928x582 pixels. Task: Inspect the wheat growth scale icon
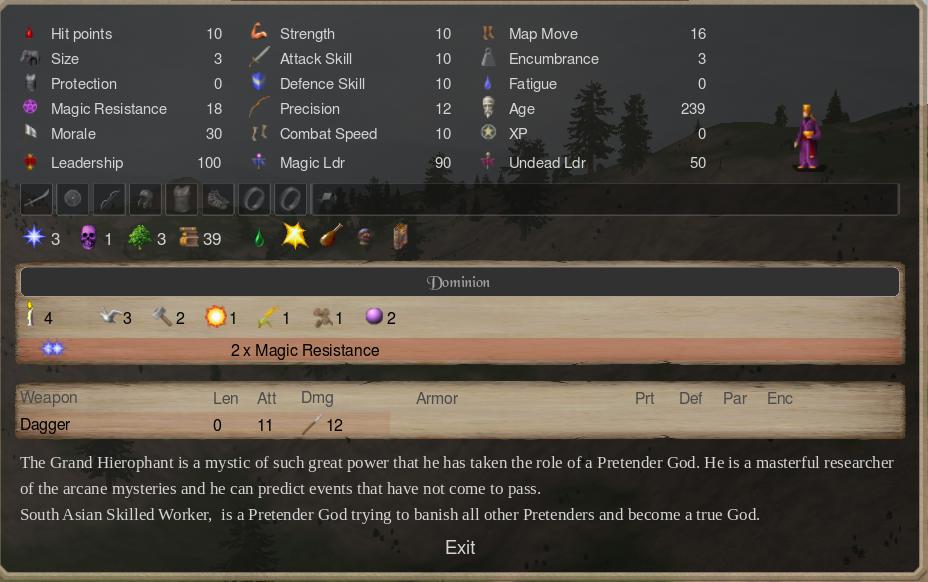tap(267, 317)
